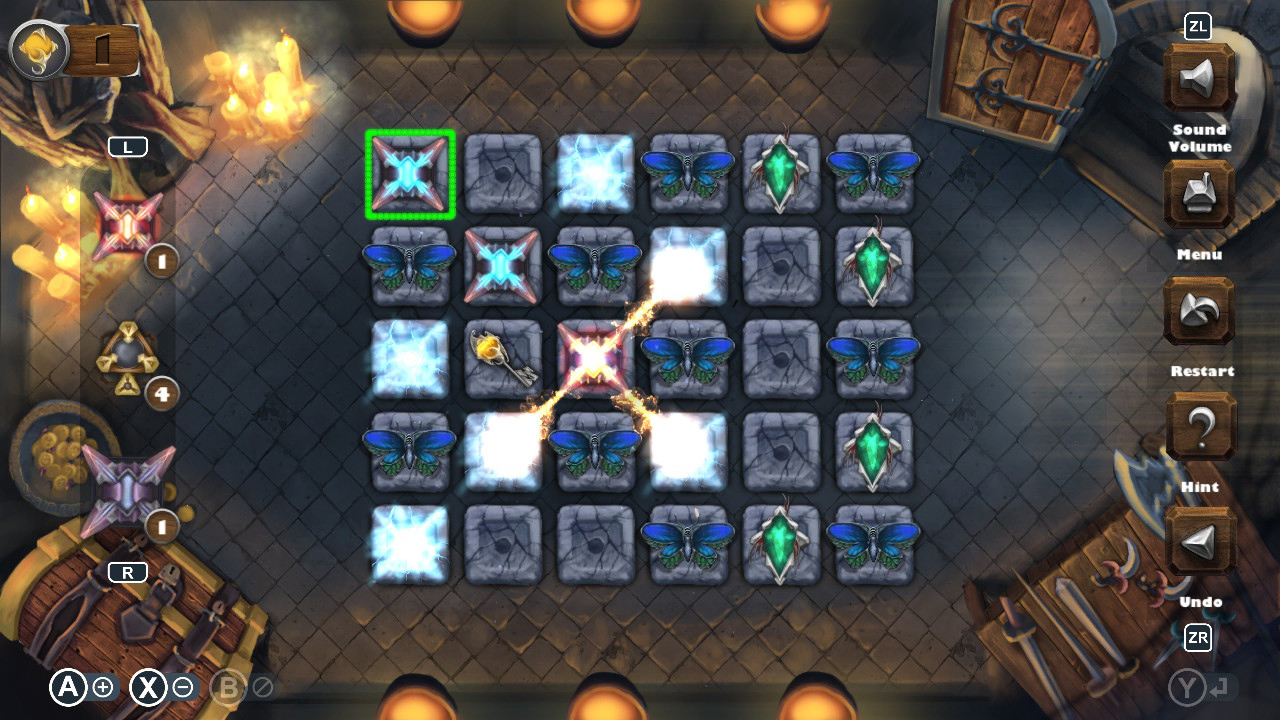Image resolution: width=1280 pixels, height=720 pixels.
Task: Open the in-game Menu
Action: [1199, 194]
